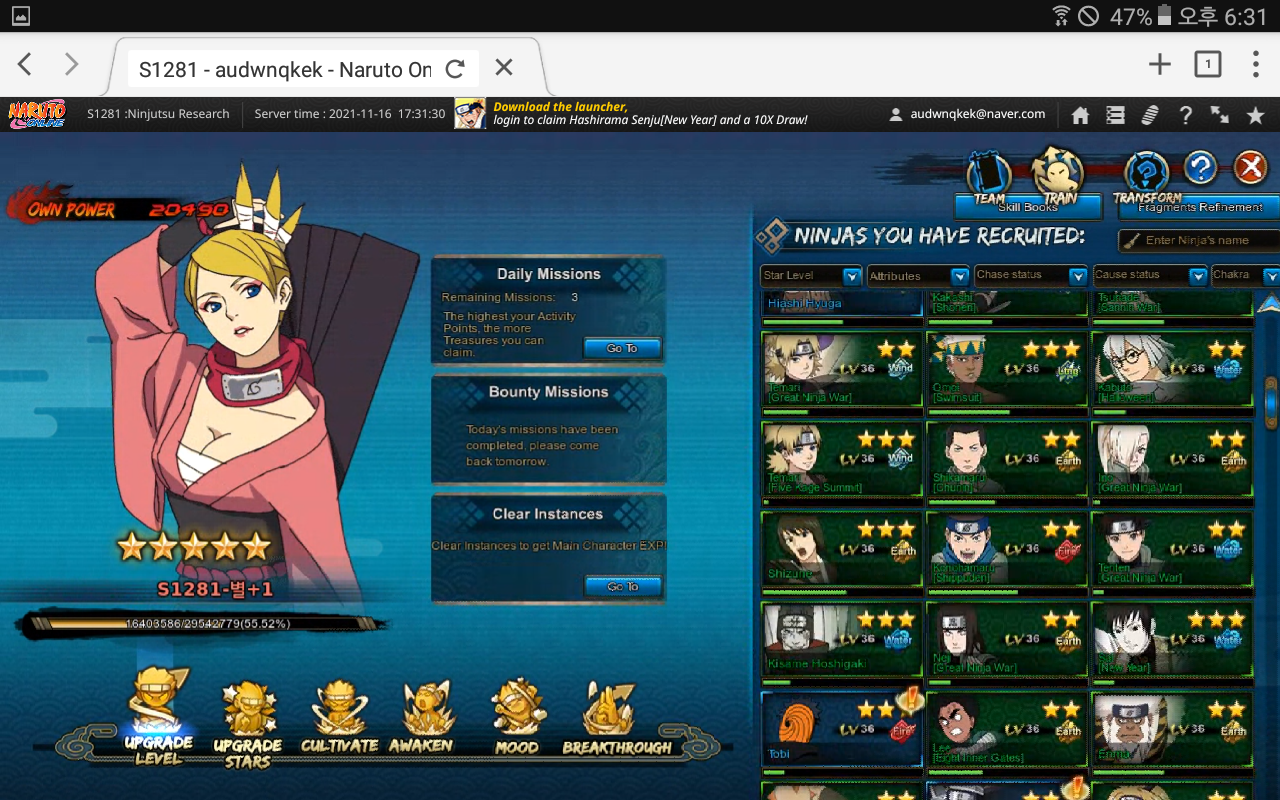Open the Team icon
This screenshot has height=800, width=1280.
[x=989, y=175]
